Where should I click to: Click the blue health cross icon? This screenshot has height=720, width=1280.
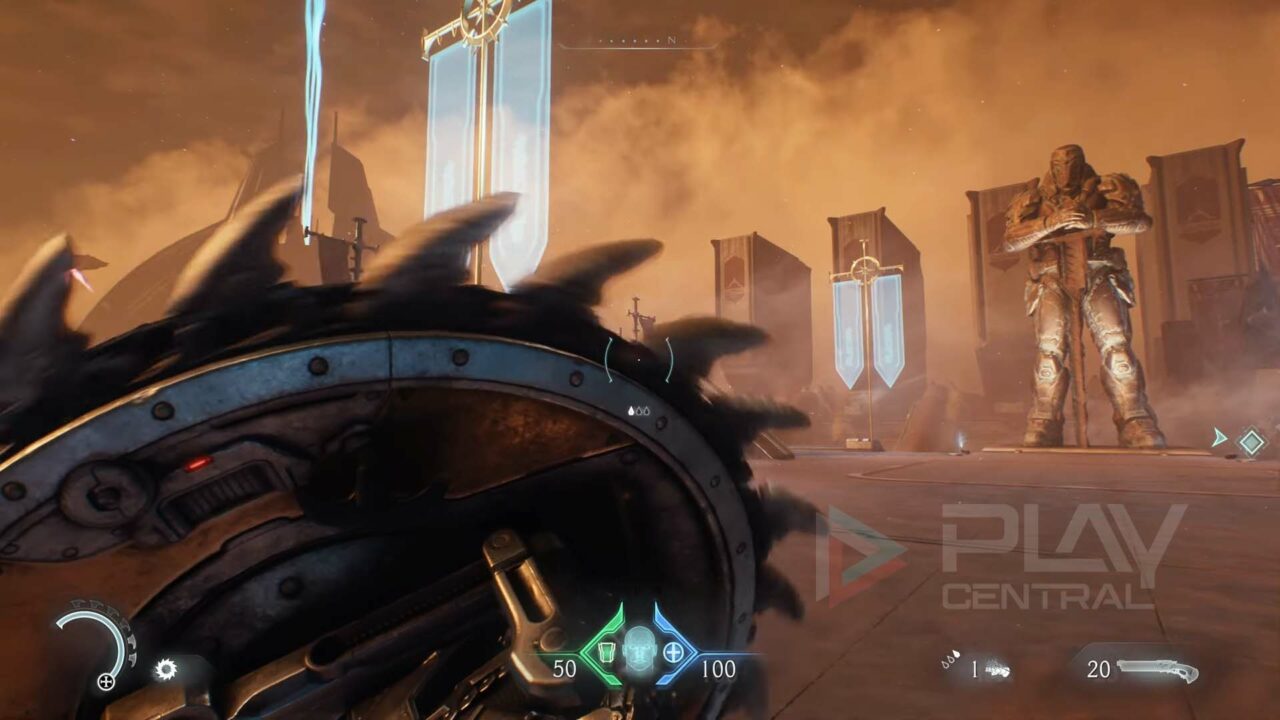click(673, 652)
